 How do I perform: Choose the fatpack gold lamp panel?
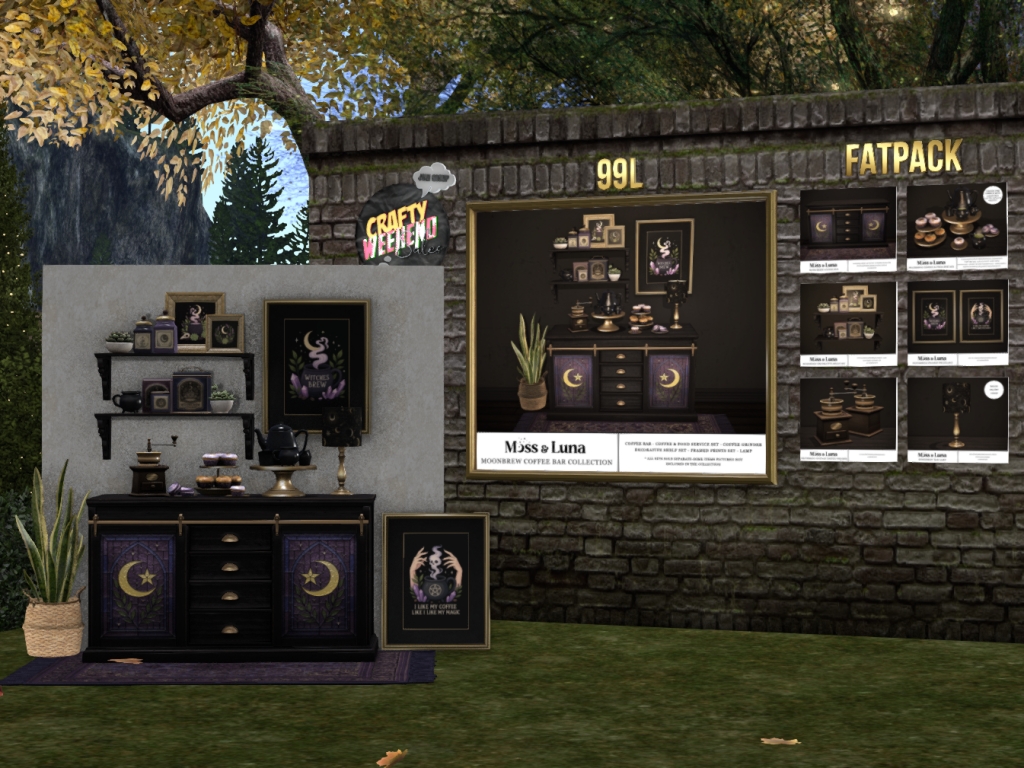click(957, 418)
